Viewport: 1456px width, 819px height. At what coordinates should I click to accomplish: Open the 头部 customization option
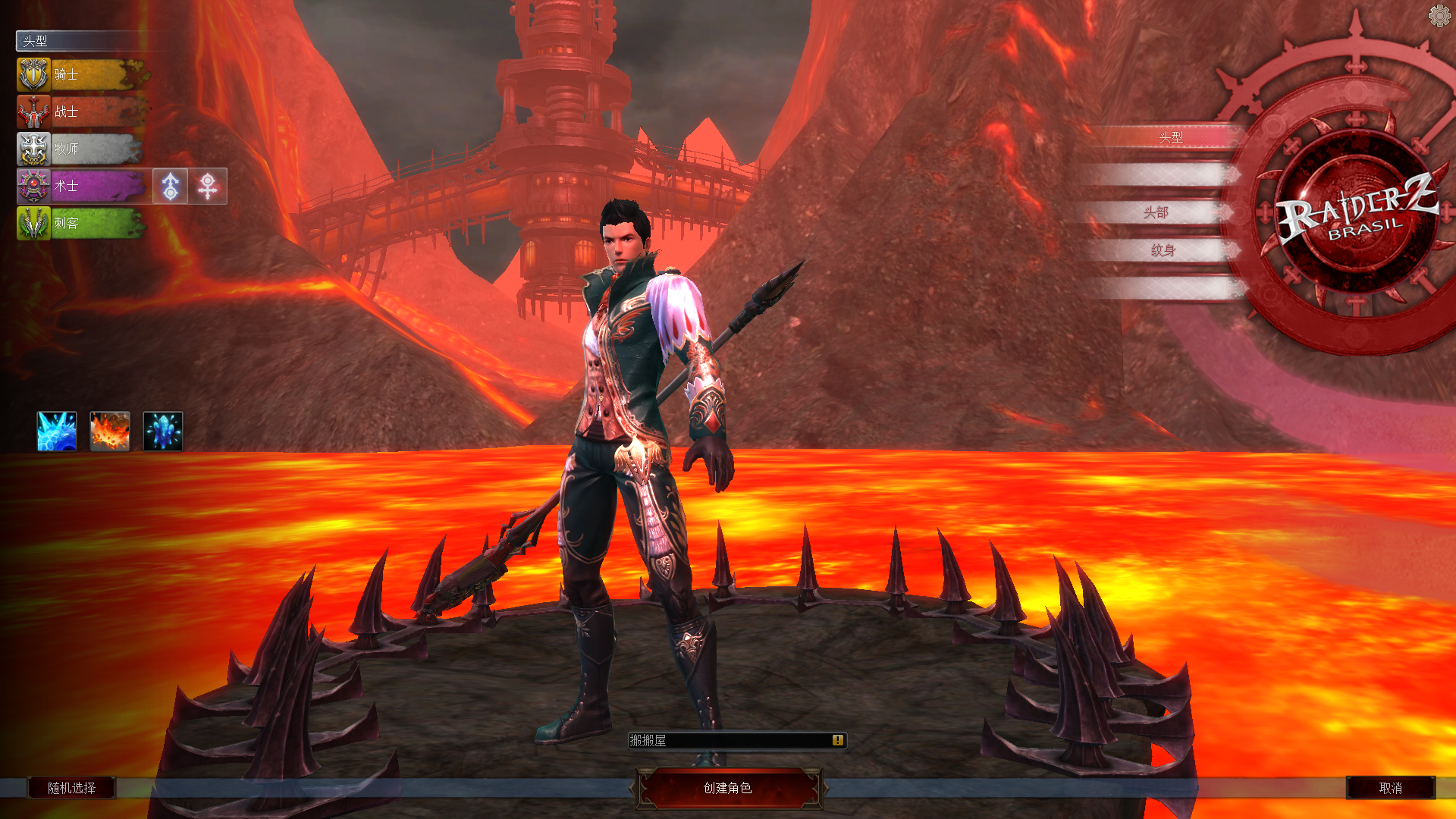point(1156,212)
